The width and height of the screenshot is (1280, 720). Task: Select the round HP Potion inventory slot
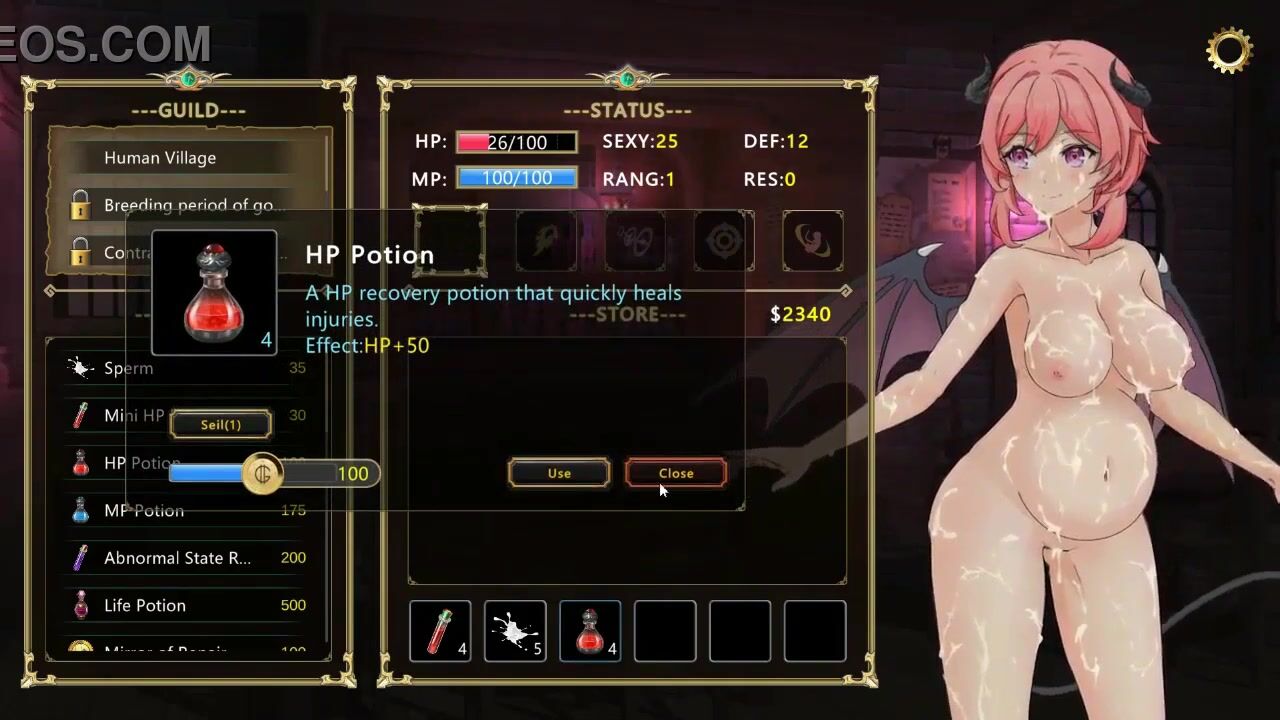point(590,631)
